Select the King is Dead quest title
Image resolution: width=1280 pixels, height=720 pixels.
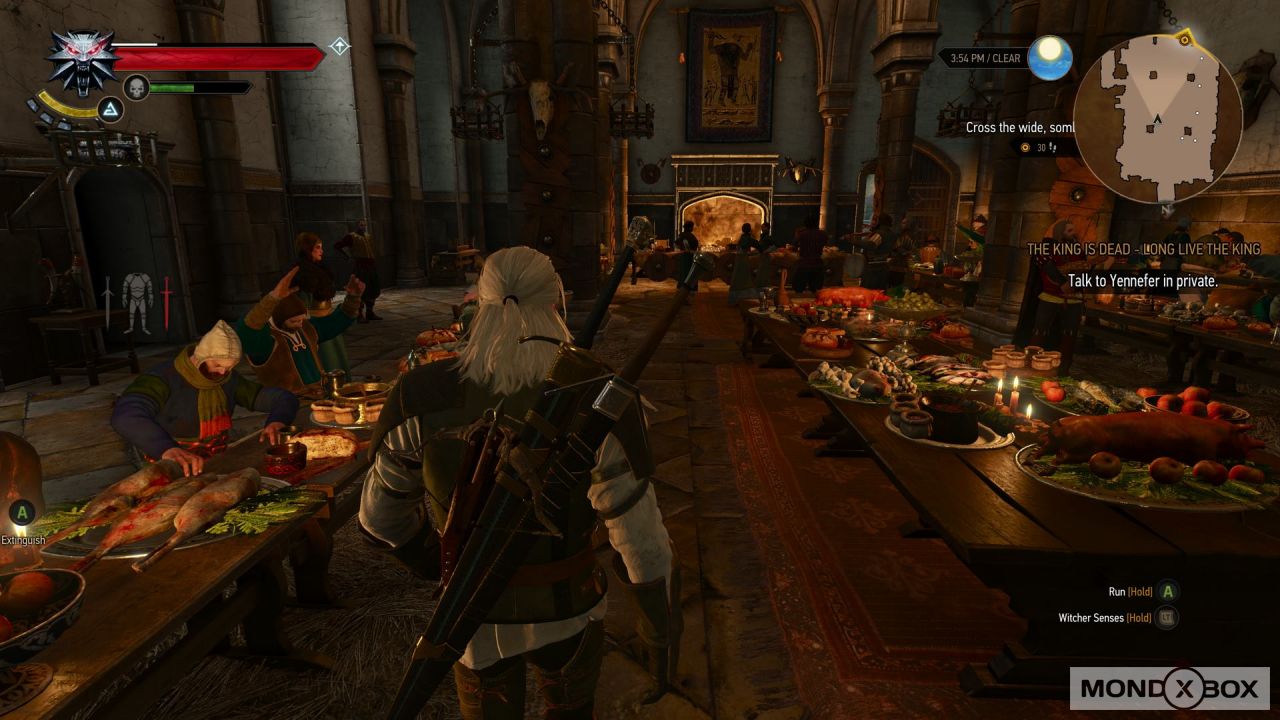tap(1143, 249)
